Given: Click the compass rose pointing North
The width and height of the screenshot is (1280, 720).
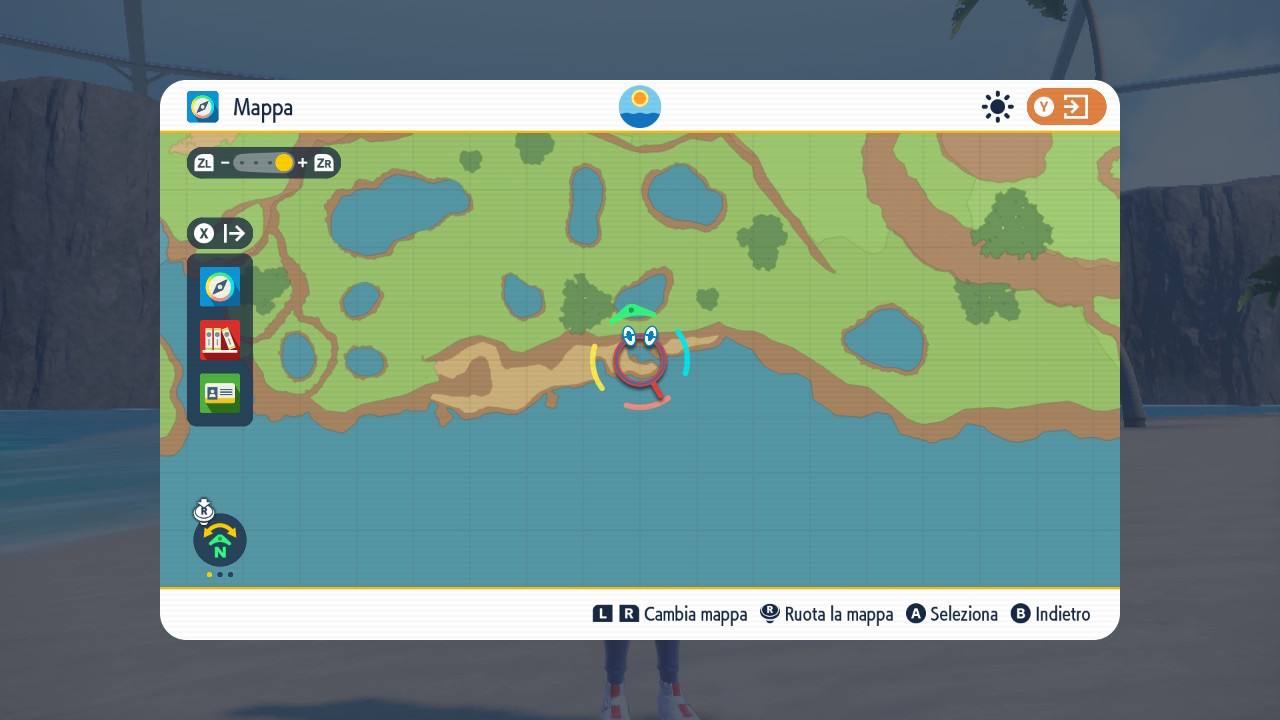Looking at the screenshot, I should pos(219,540).
